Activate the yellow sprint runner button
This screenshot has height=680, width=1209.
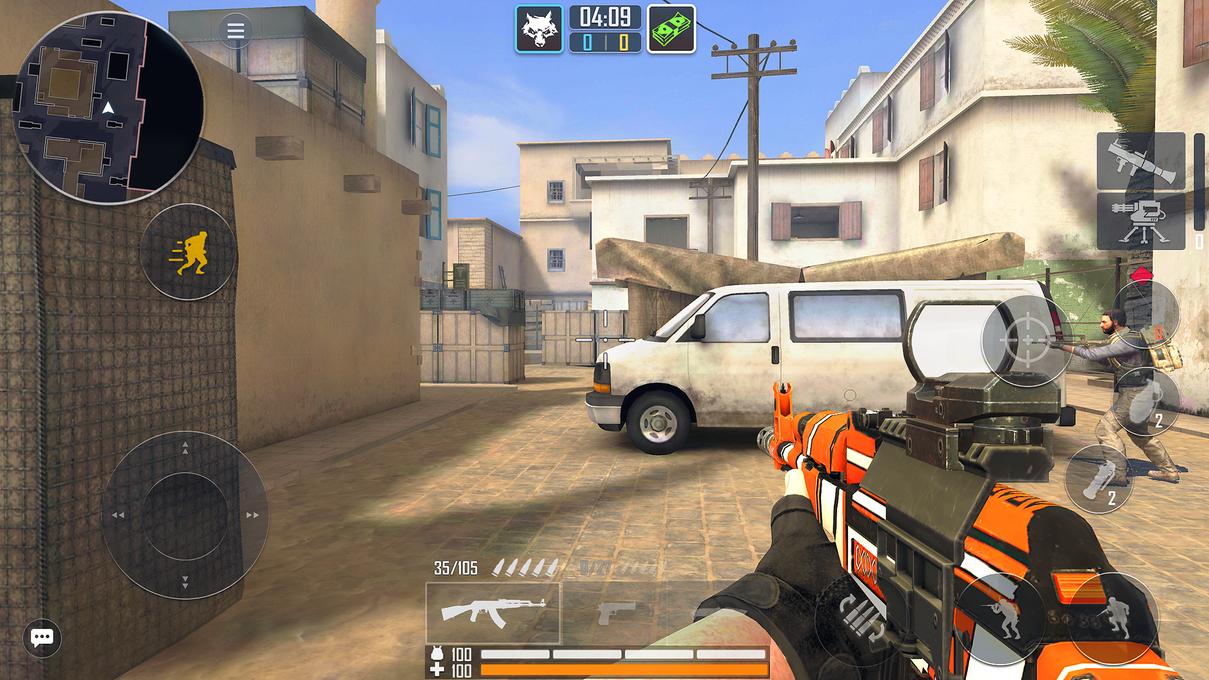[189, 252]
